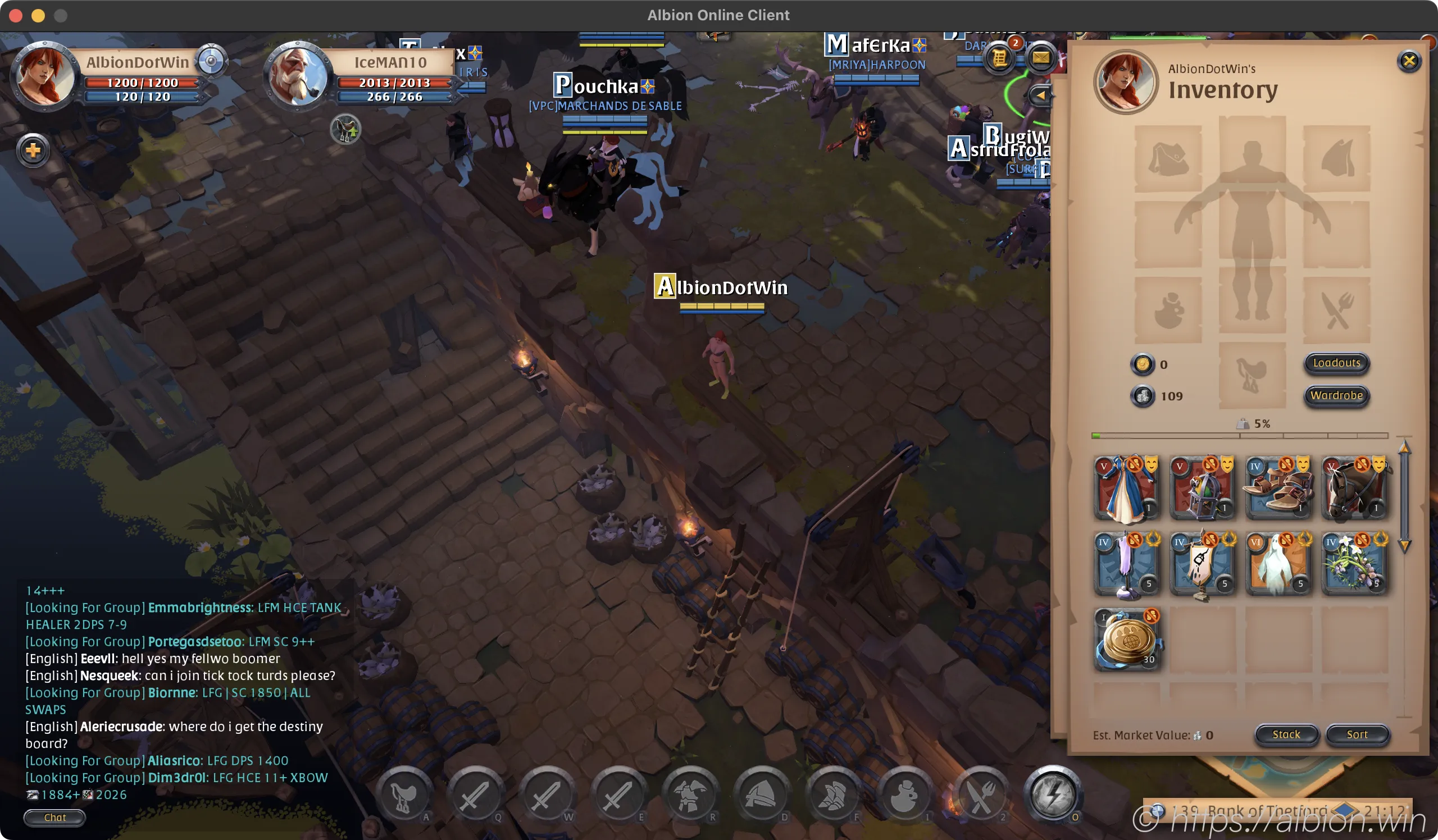Close the Inventory panel
The width and height of the screenshot is (1438, 840).
tap(1408, 61)
